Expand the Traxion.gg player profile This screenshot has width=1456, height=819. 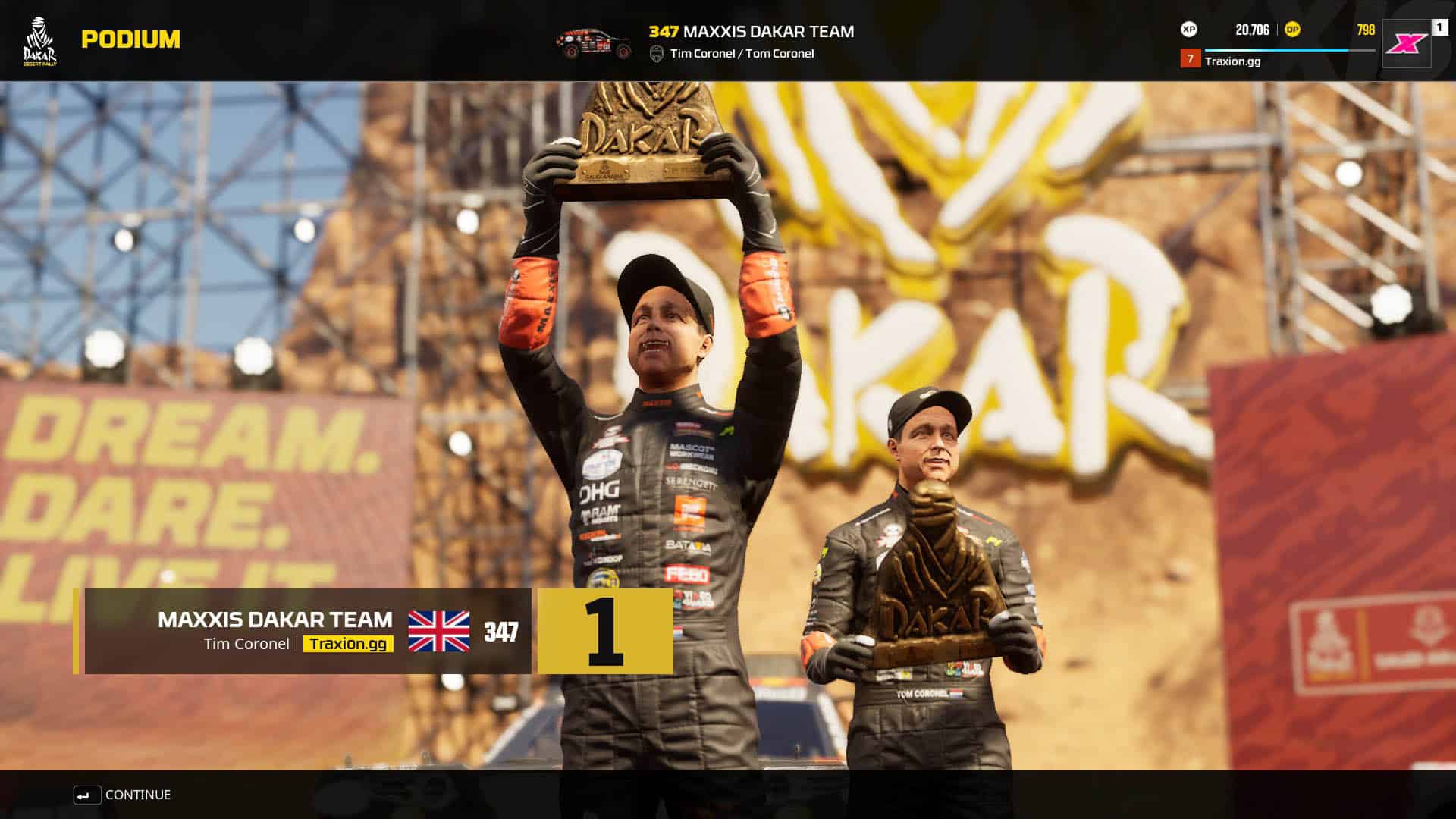point(1232,61)
